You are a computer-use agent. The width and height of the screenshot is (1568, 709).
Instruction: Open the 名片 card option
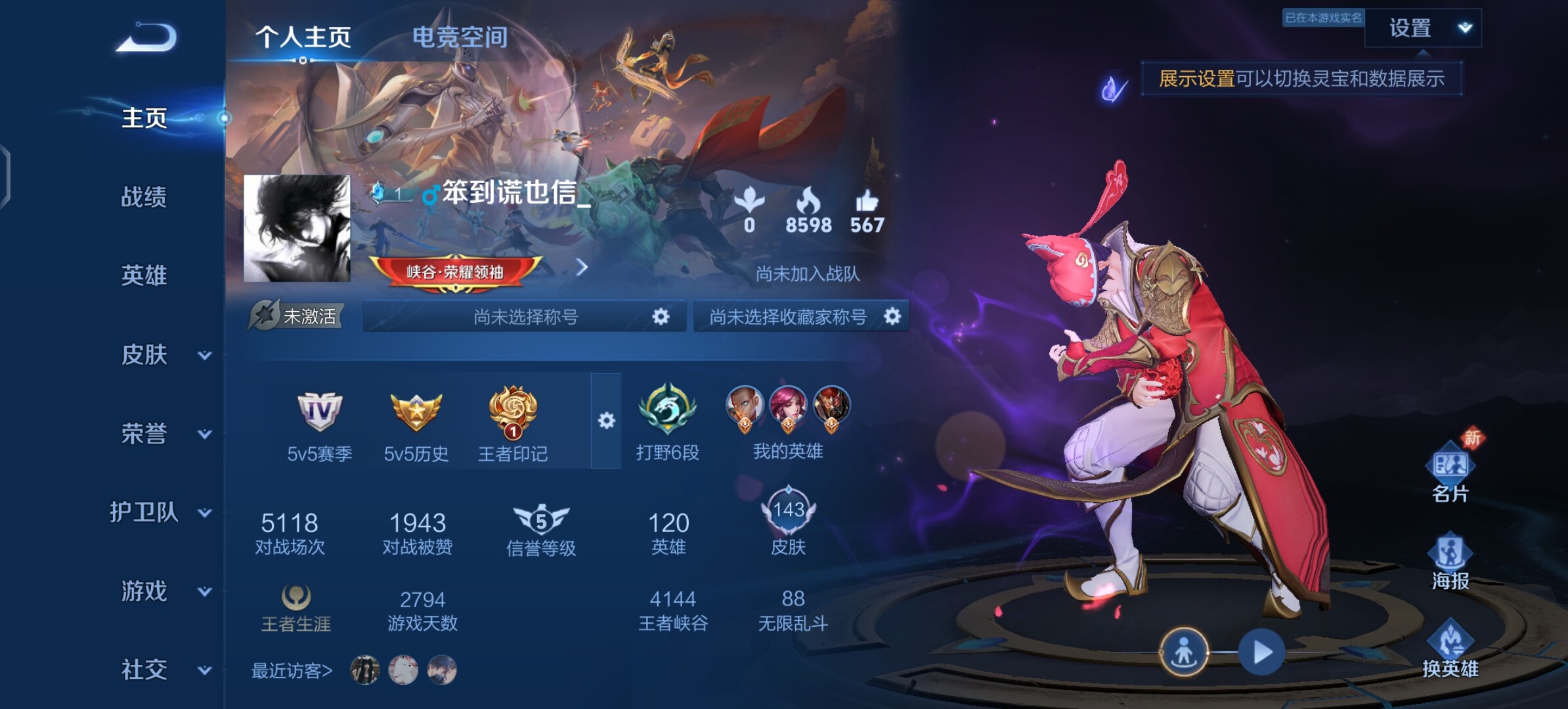point(1450,475)
